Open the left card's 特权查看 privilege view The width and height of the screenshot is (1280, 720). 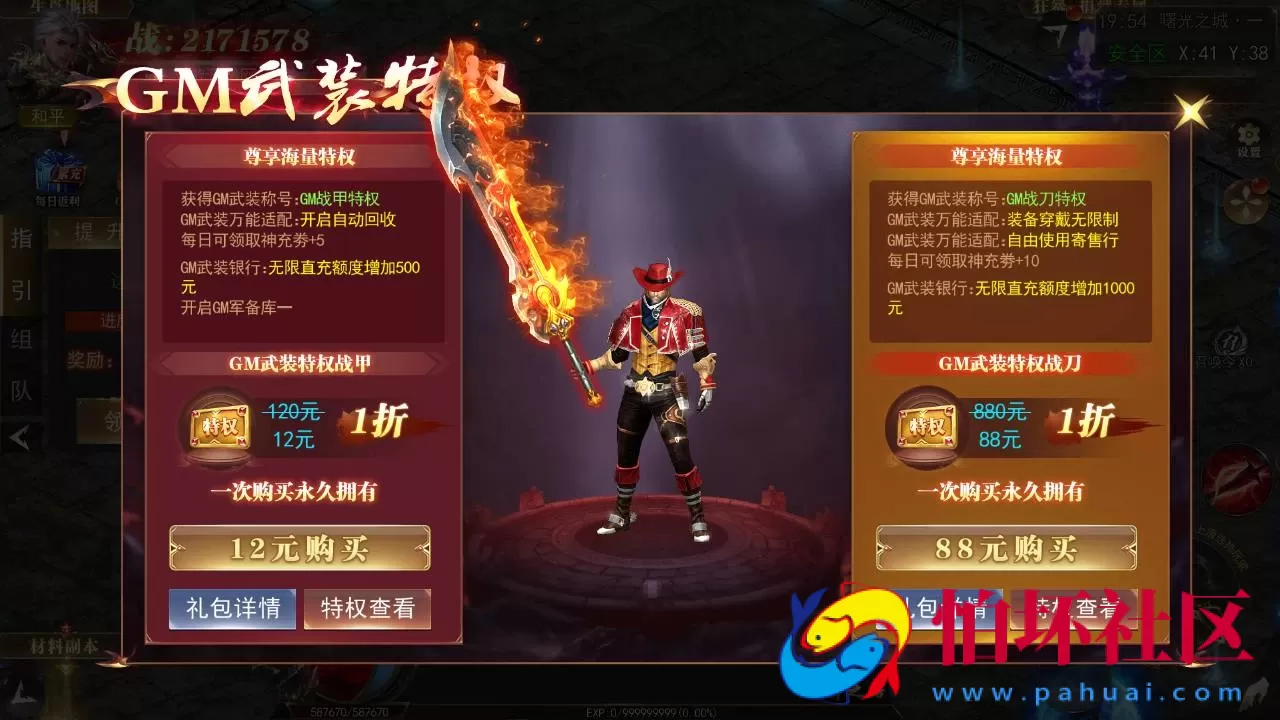(x=366, y=608)
